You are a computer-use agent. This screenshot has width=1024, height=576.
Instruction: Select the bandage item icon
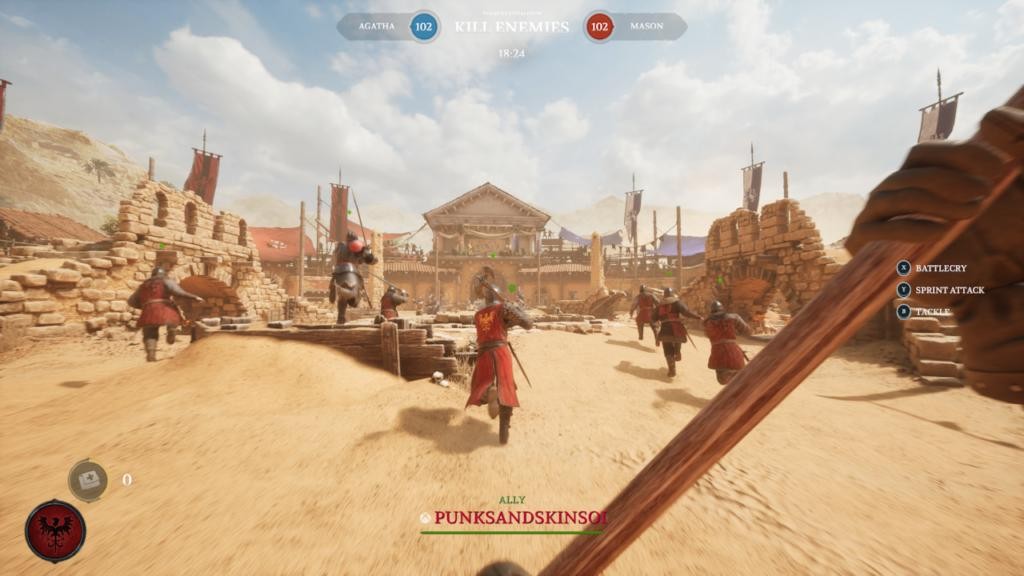click(x=88, y=480)
